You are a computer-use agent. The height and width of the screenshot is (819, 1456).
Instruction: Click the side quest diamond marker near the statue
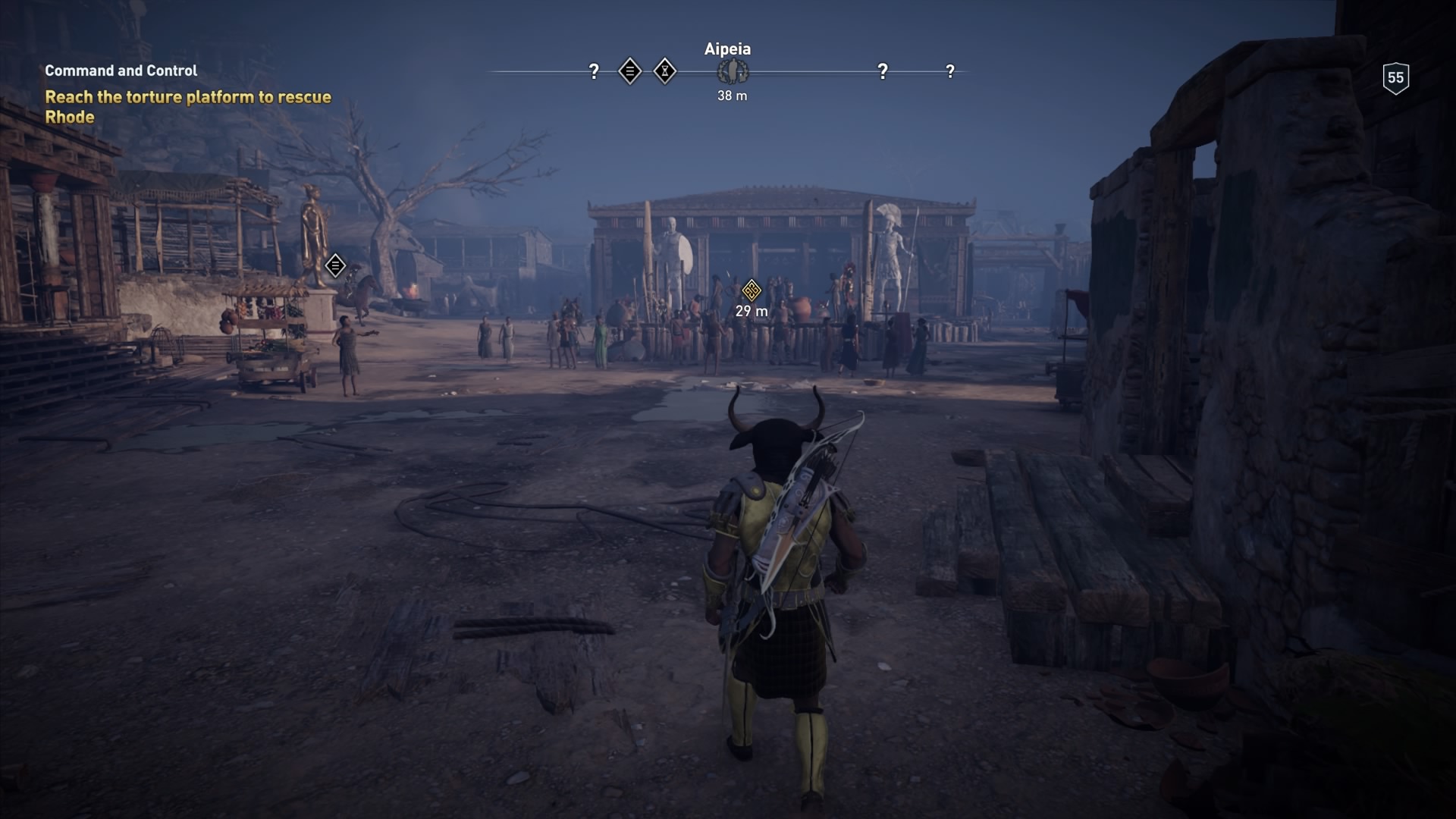(x=334, y=266)
